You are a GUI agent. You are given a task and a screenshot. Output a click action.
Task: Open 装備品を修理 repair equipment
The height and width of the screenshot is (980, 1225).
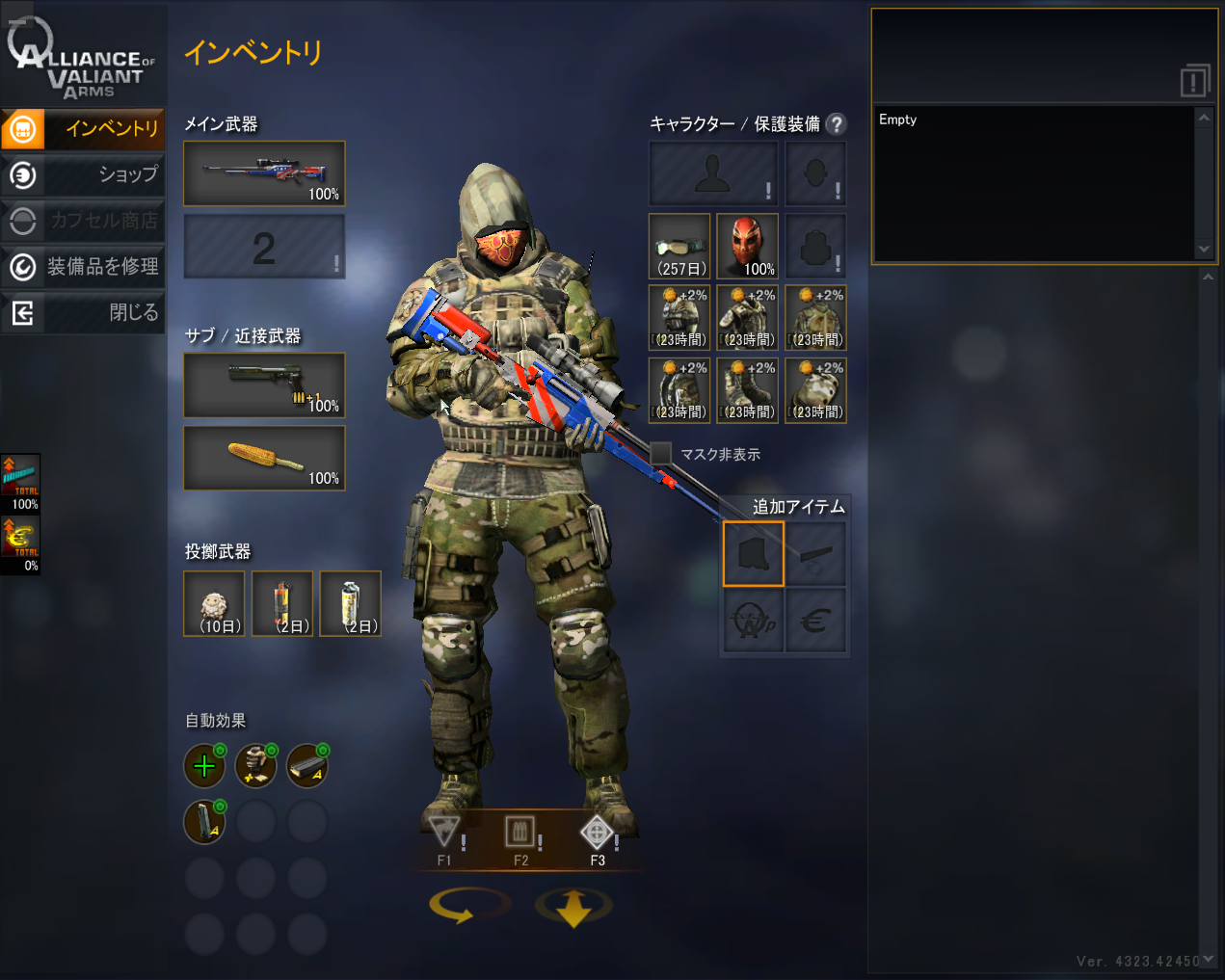[x=83, y=266]
